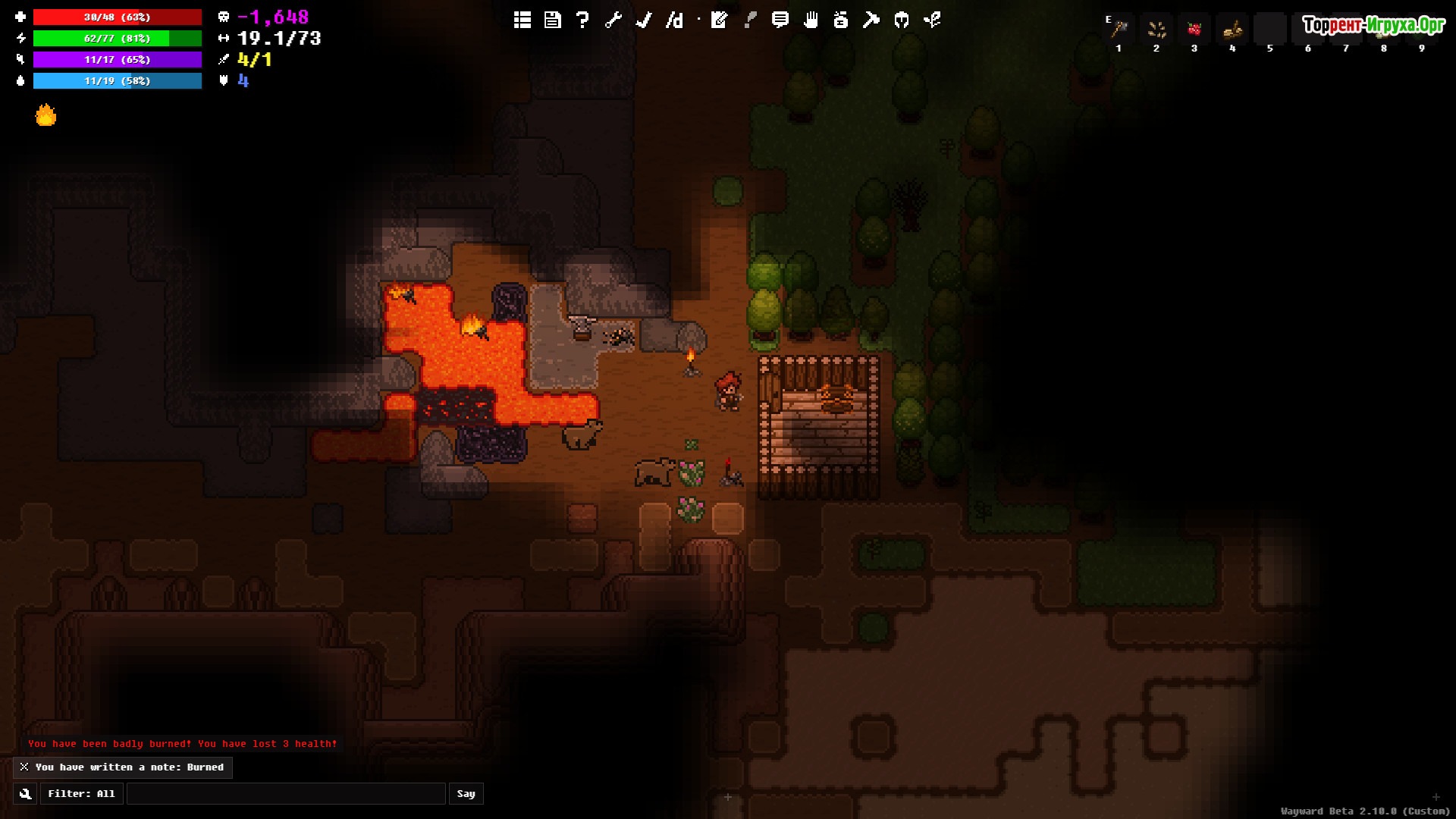The width and height of the screenshot is (1456, 819).
Task: Select the seeds in hotbar slot 2
Action: (x=1156, y=30)
